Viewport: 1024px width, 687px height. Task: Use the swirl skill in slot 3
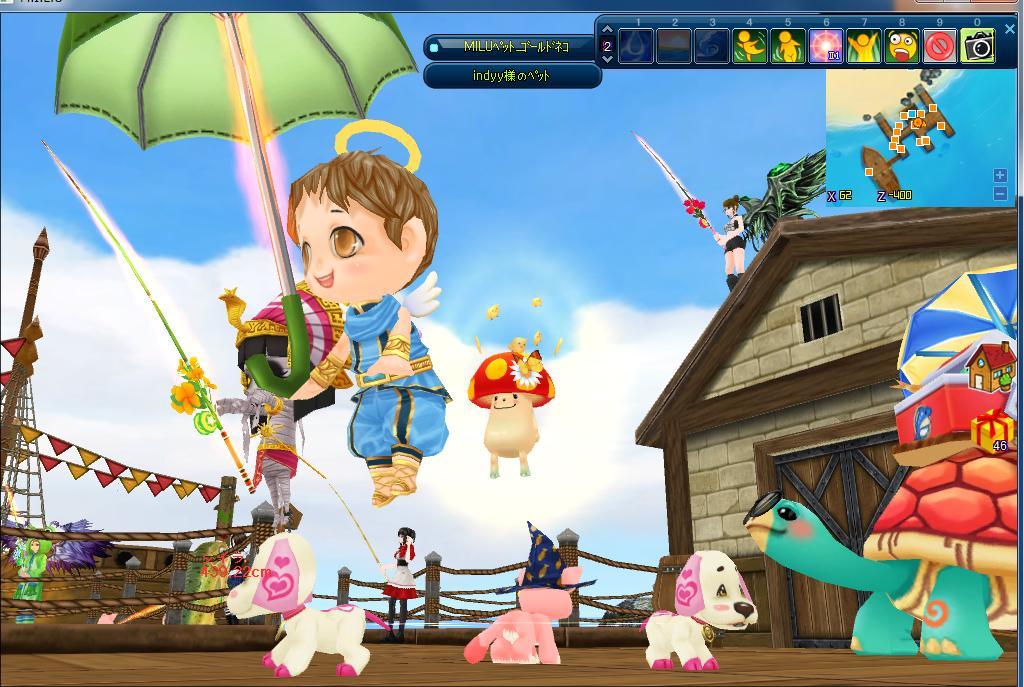711,46
